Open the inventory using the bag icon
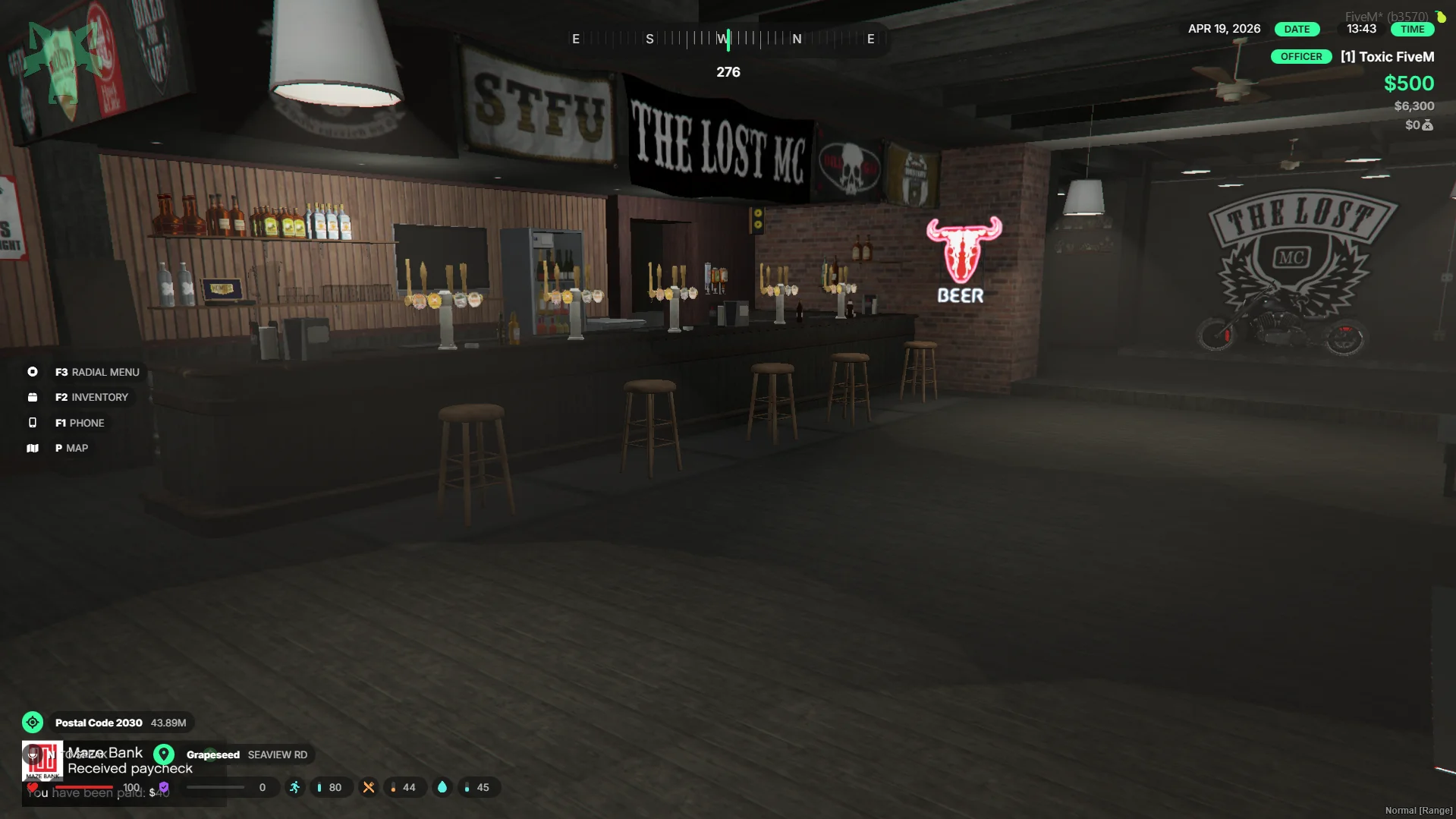Screen dimensions: 1456x819 click(33, 397)
